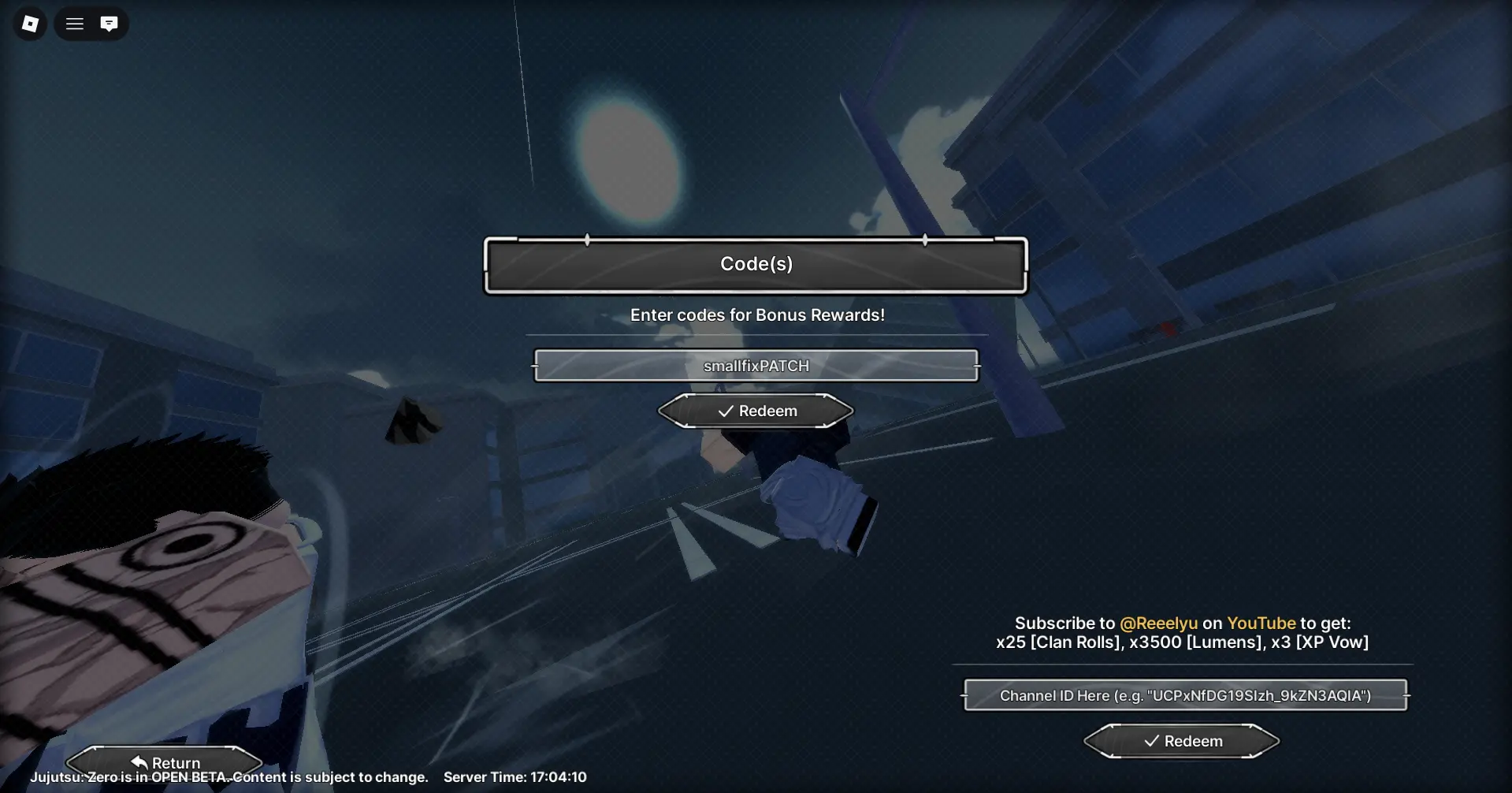This screenshot has width=1512, height=793.
Task: Redeem the smallfixPATCH code
Action: tap(756, 411)
